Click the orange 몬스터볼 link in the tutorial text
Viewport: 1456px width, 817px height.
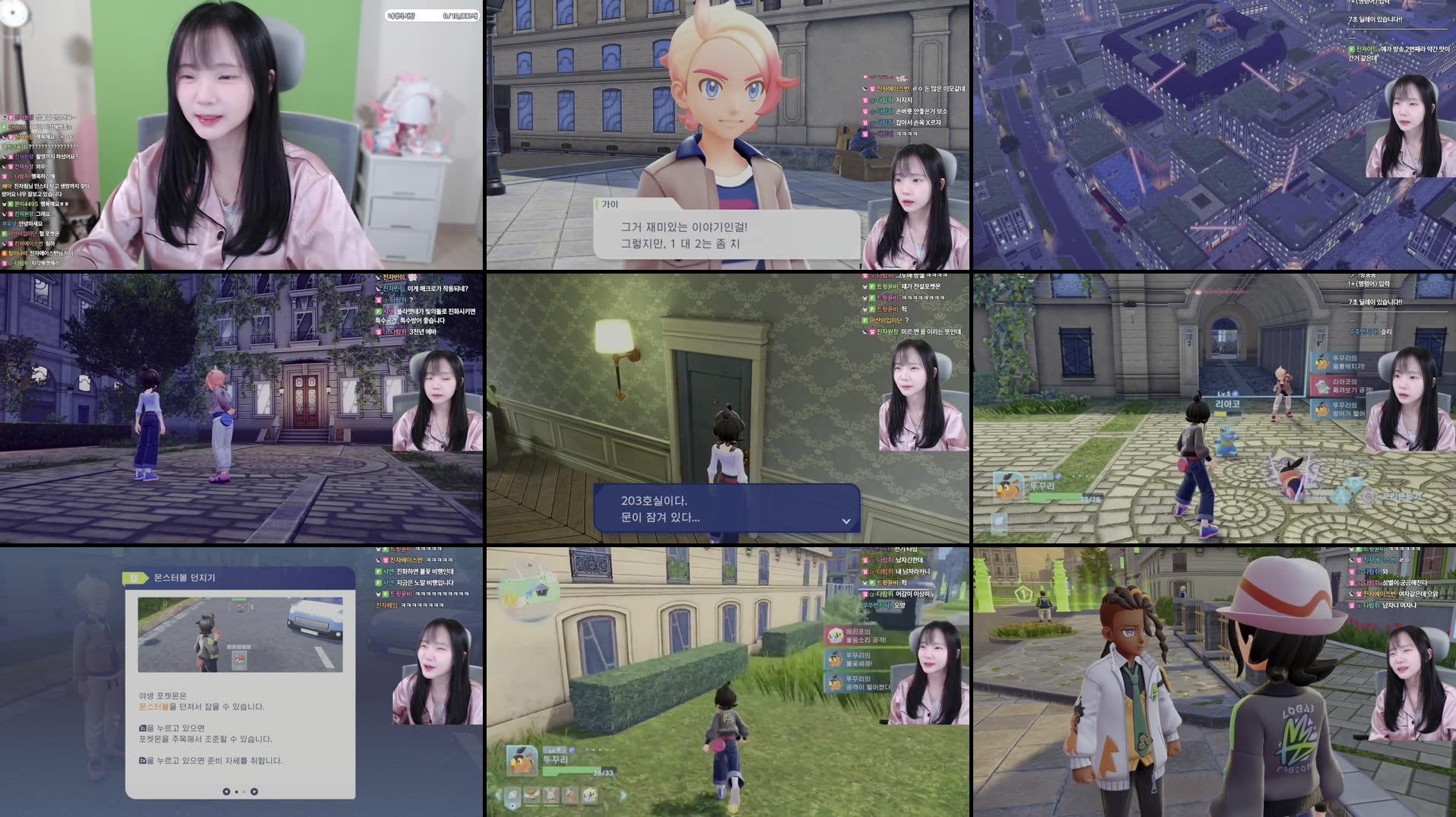click(x=154, y=707)
